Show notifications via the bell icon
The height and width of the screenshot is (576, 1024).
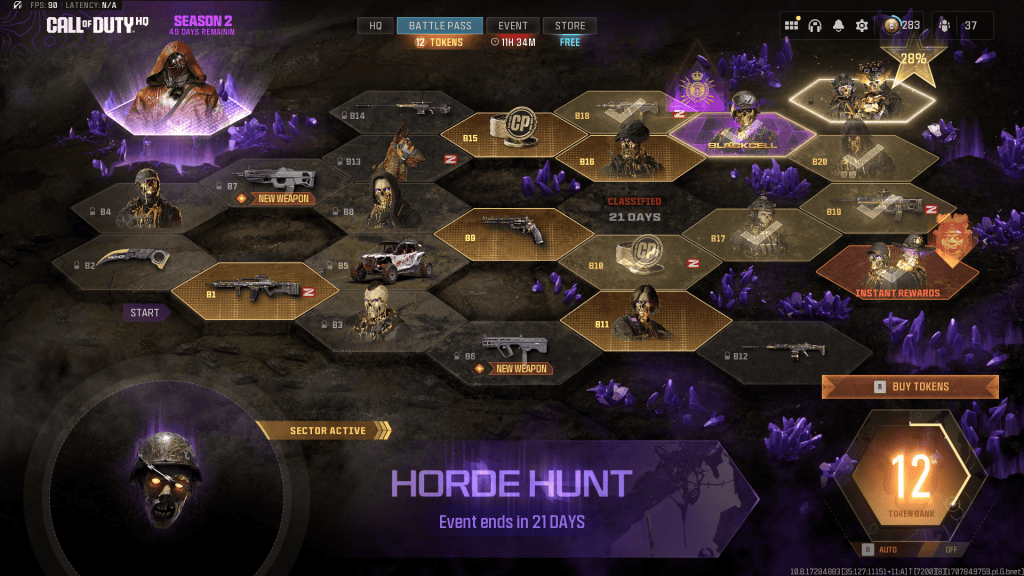[838, 26]
